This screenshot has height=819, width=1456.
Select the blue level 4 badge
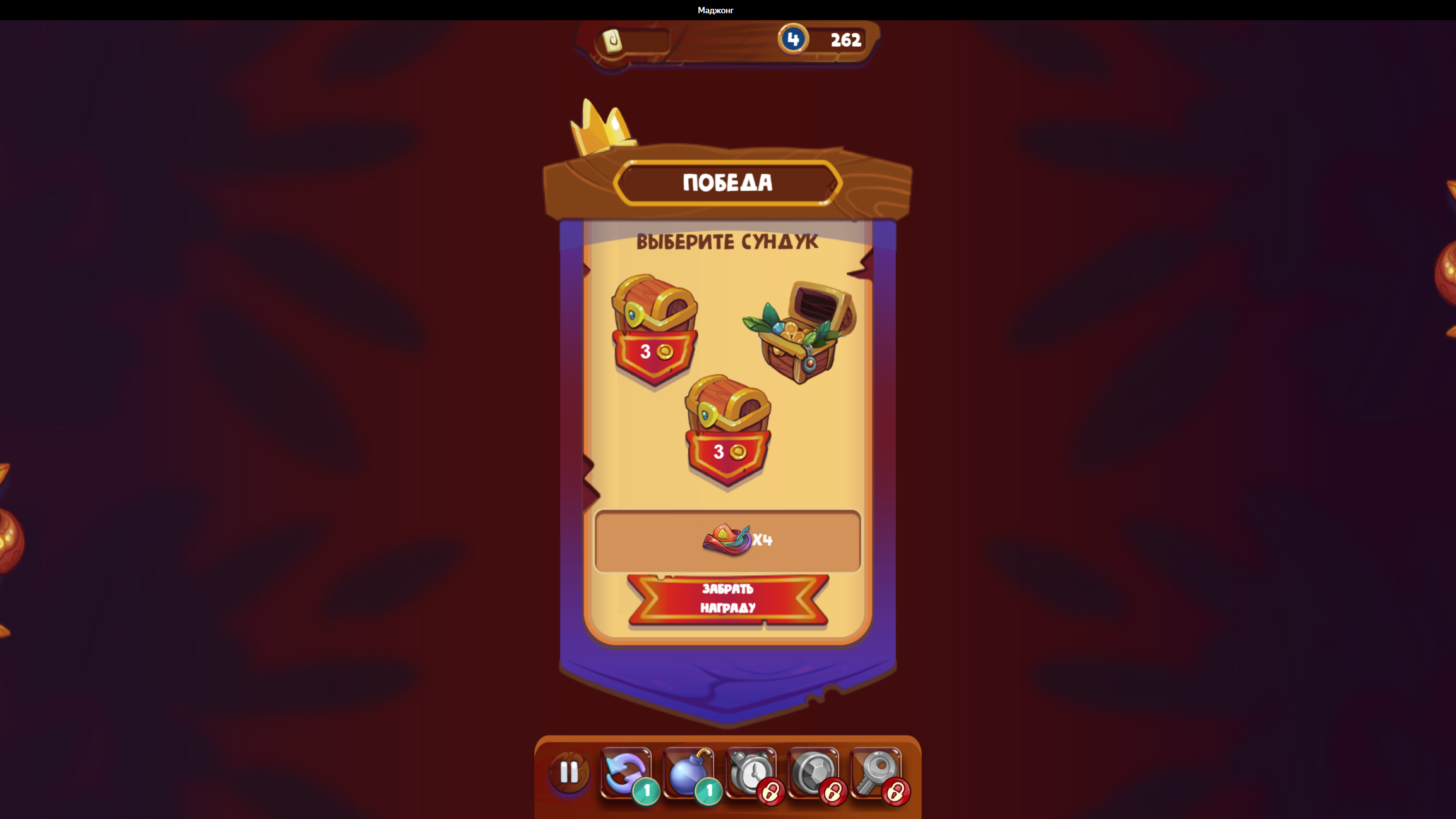(794, 39)
